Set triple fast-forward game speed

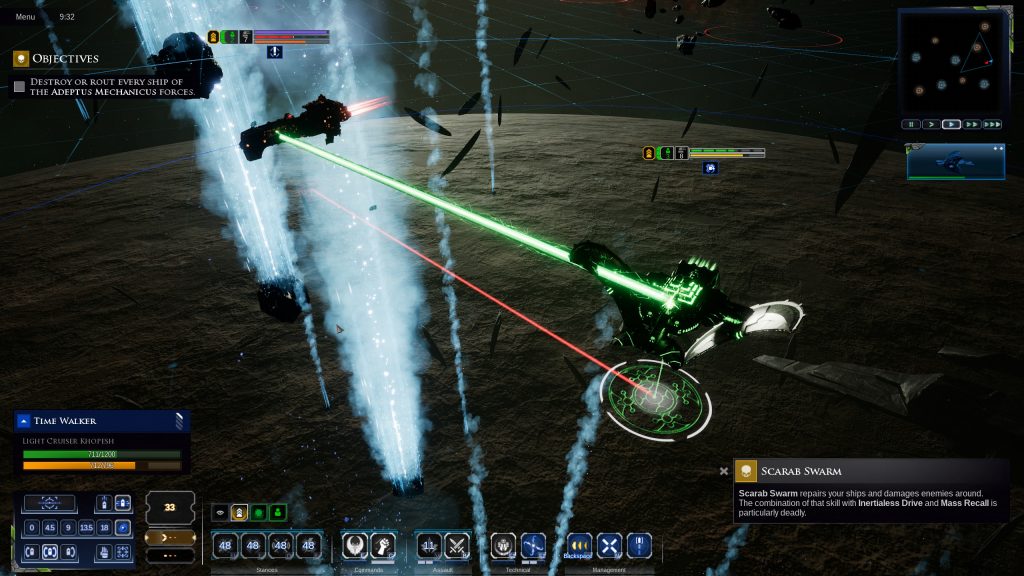tap(992, 125)
